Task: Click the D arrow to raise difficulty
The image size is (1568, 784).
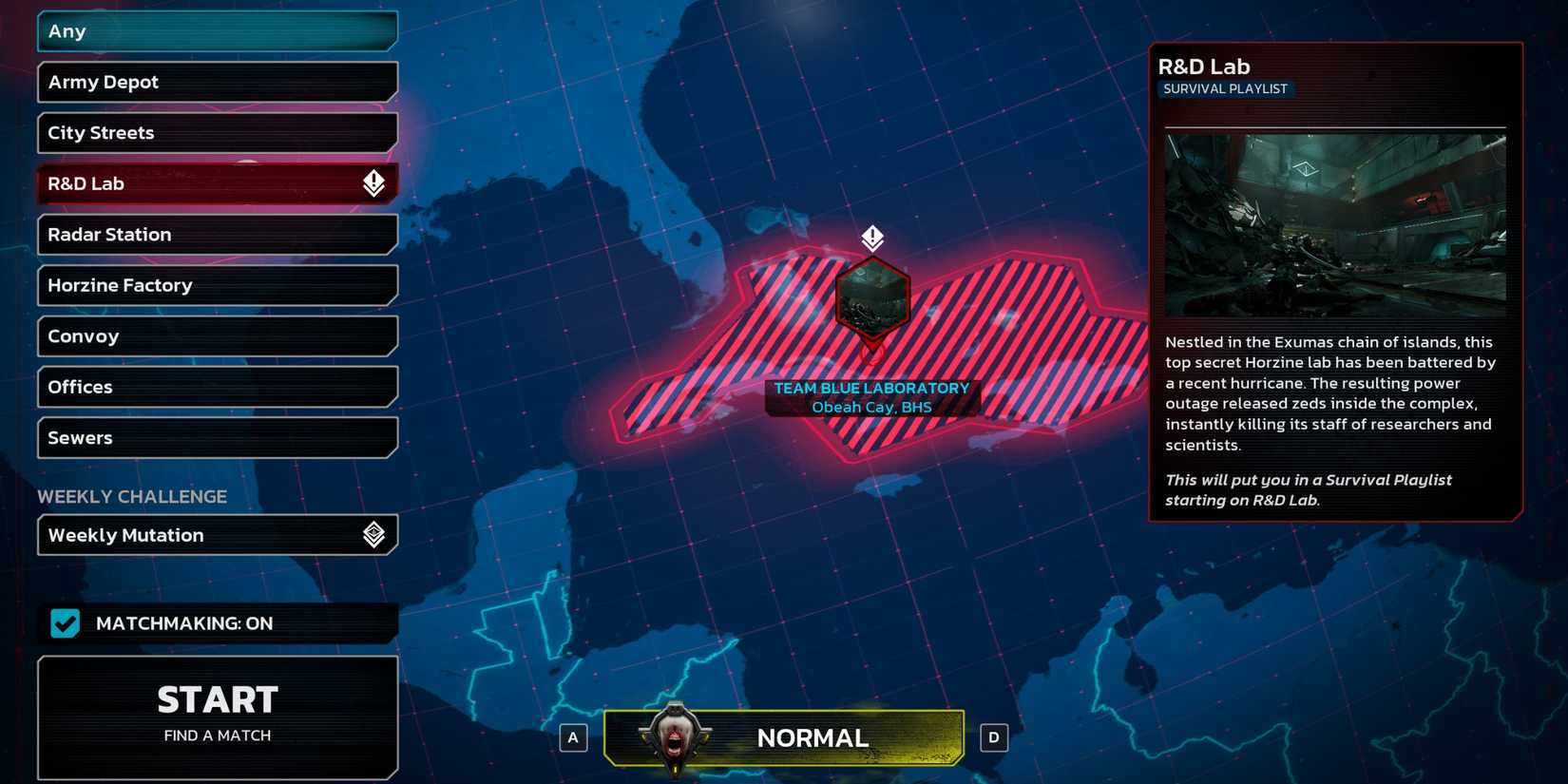Action: 994,736
